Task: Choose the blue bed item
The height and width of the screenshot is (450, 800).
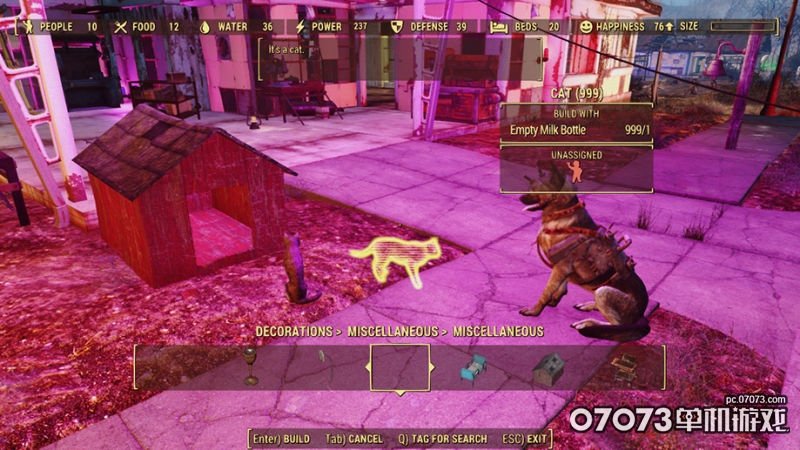Action: [473, 369]
